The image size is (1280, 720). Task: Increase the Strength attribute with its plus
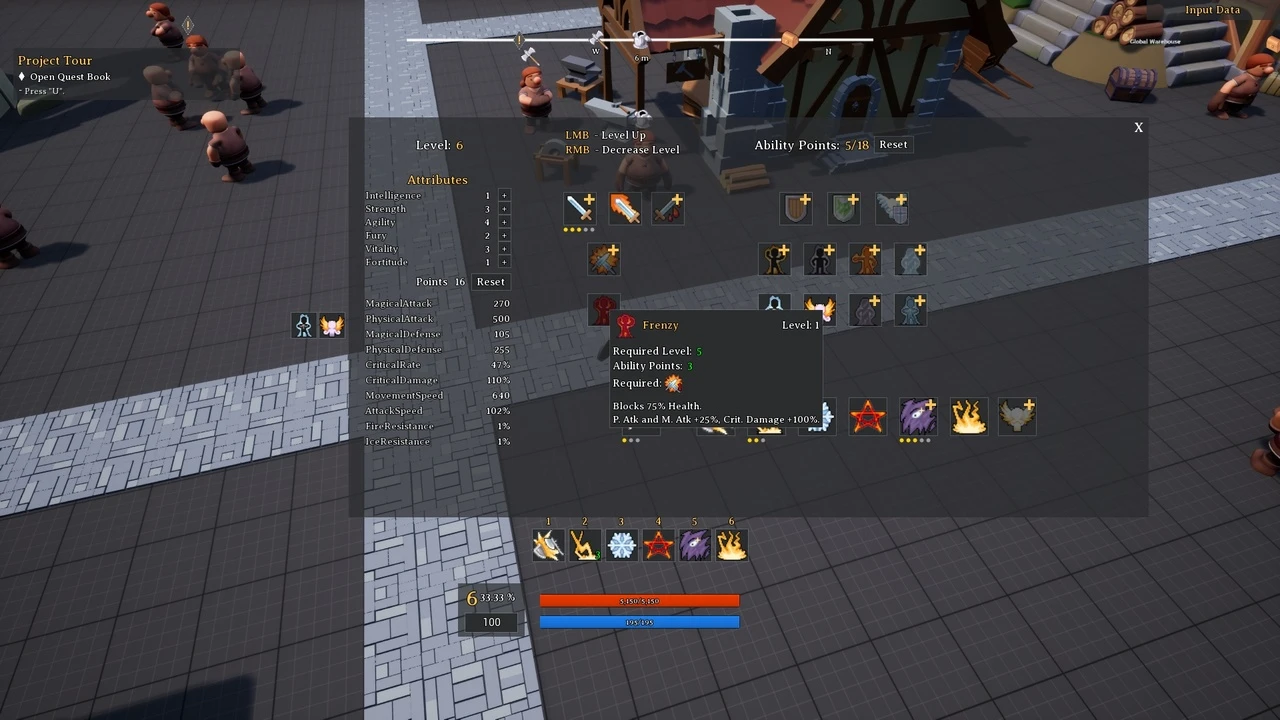[x=504, y=209]
